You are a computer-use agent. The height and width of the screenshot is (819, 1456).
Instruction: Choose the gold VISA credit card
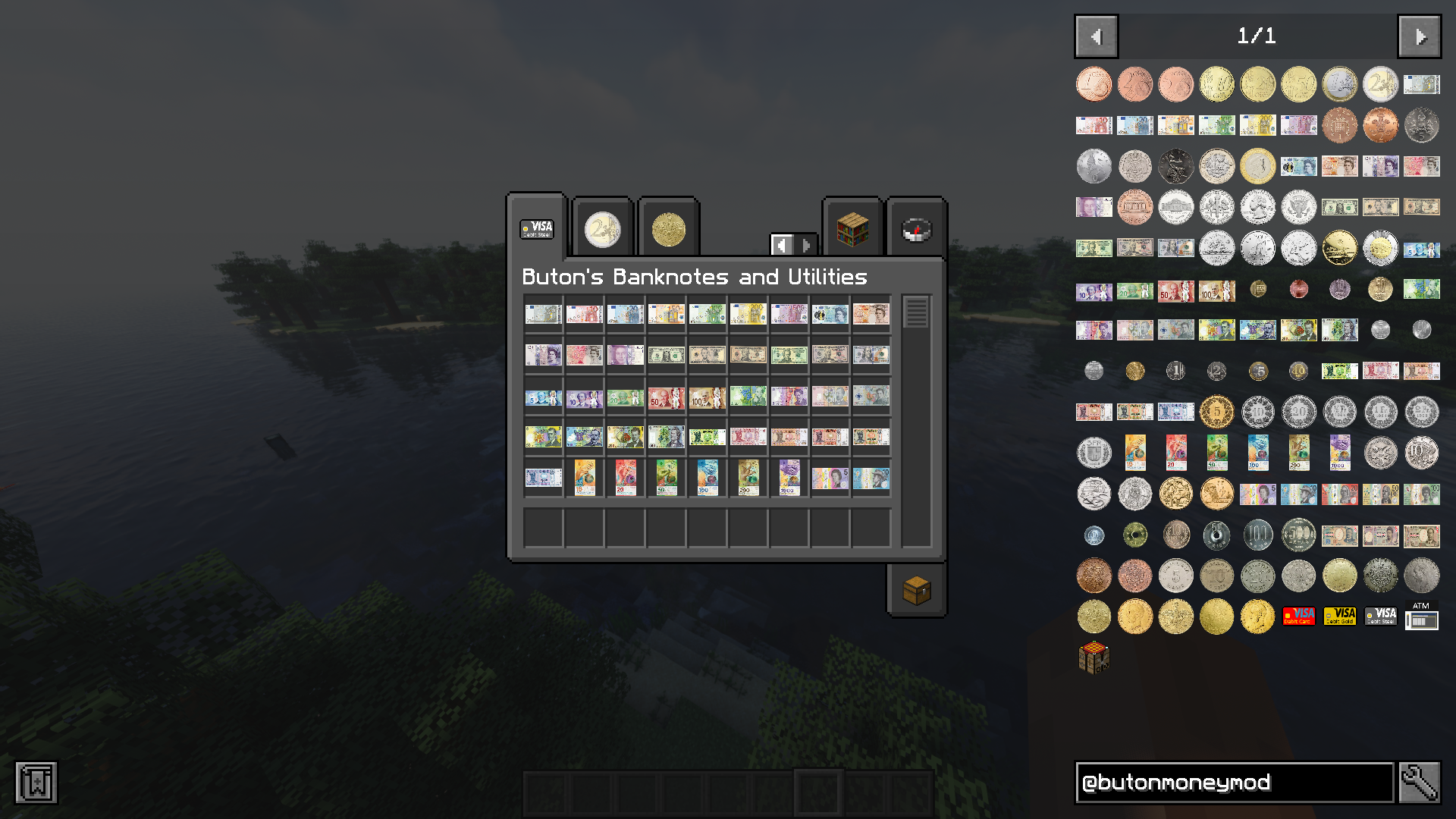click(x=1339, y=617)
